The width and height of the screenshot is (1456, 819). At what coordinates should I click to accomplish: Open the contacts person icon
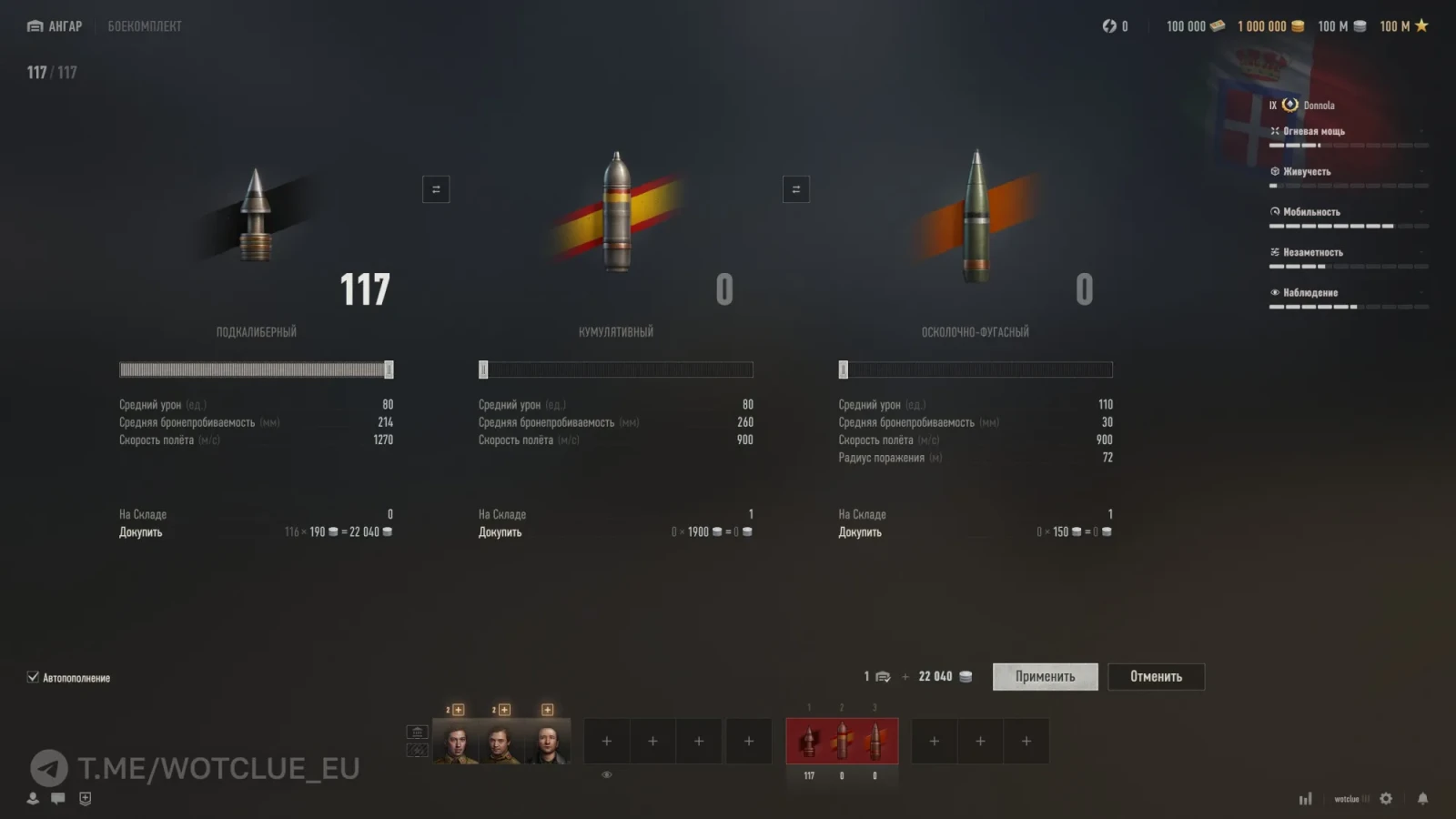coord(33,798)
